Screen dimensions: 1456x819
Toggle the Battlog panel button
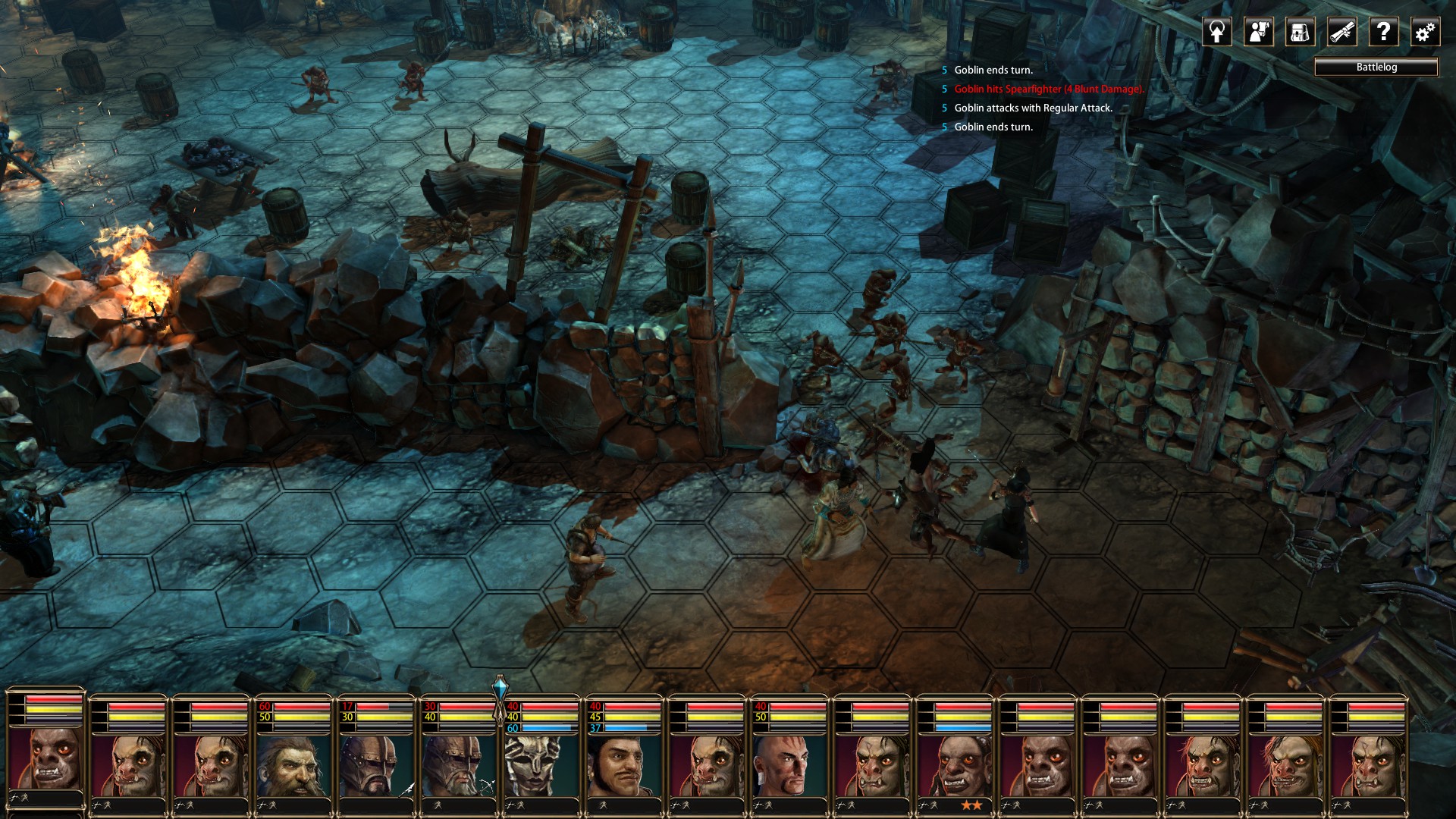pyautogui.click(x=1376, y=67)
